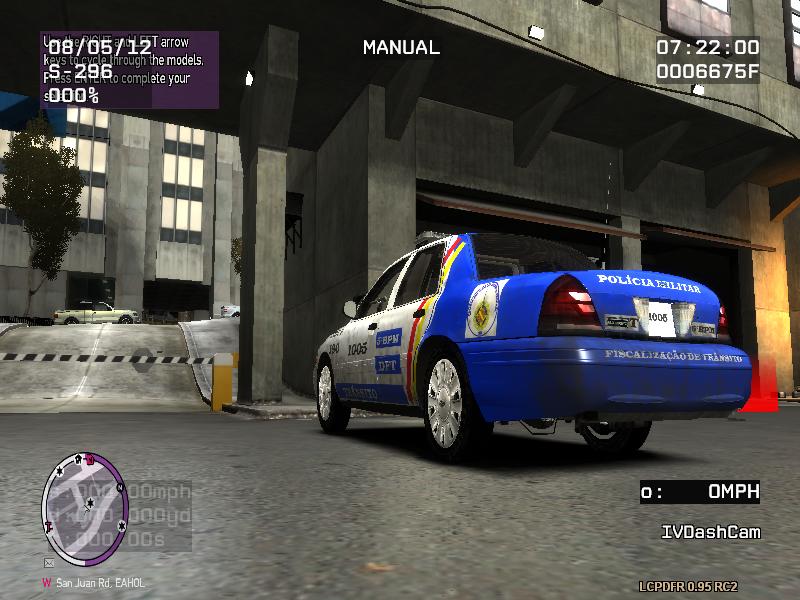Click the circular radar minimap
This screenshot has width=800, height=600.
click(x=84, y=508)
